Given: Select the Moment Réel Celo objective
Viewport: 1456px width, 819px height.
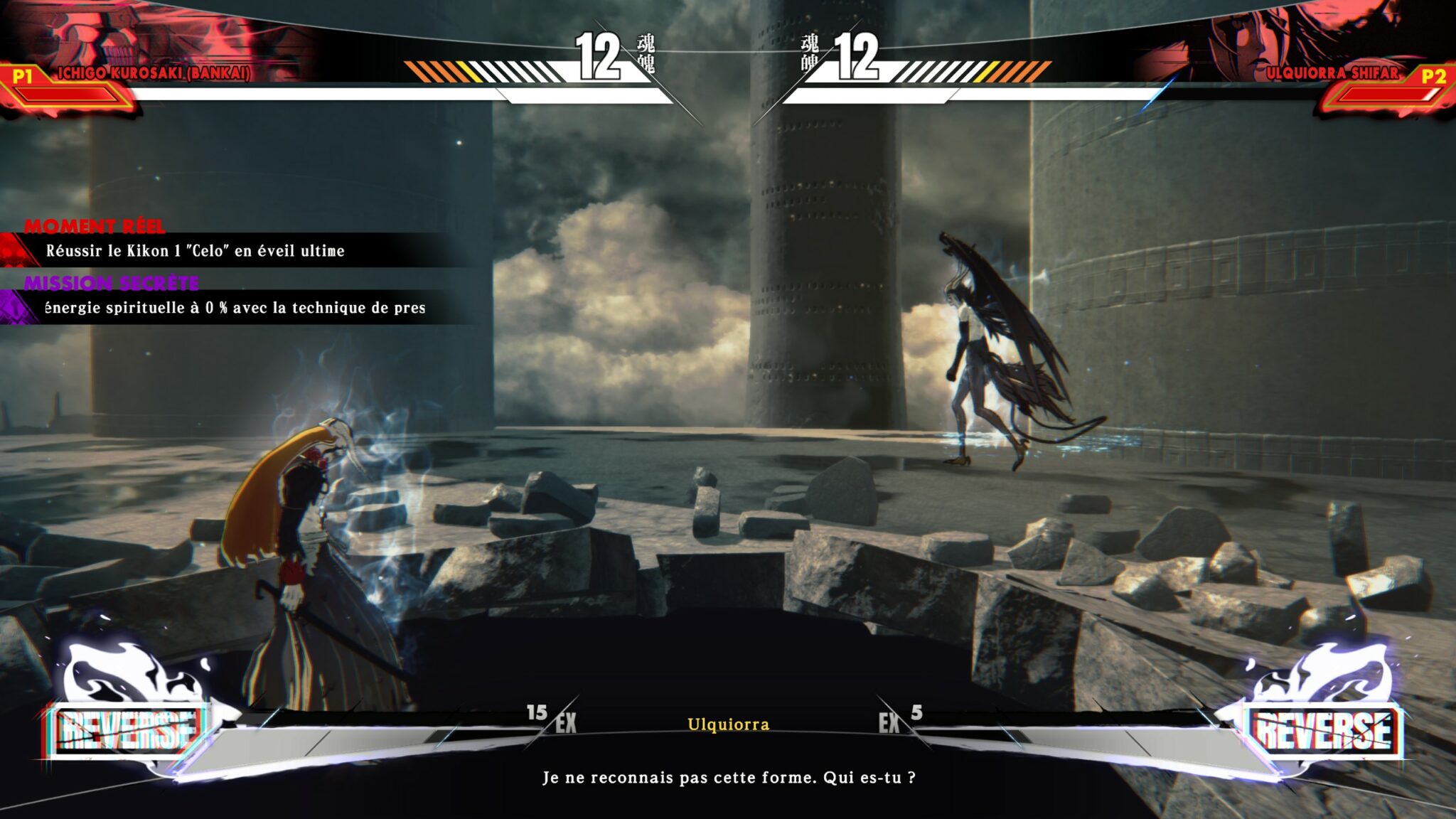Looking at the screenshot, I should point(196,250).
